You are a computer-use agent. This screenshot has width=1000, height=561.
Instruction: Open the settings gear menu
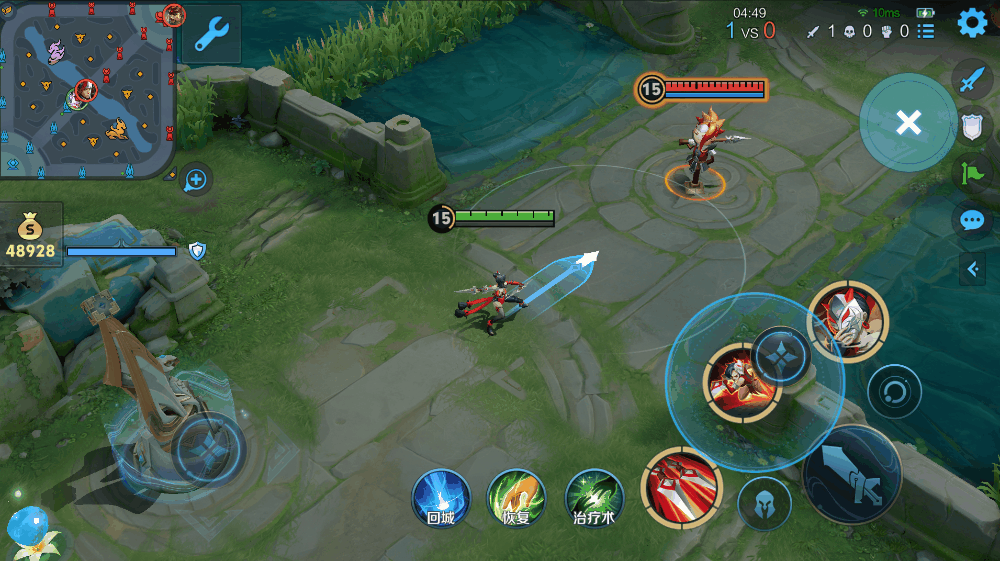pyautogui.click(x=972, y=23)
